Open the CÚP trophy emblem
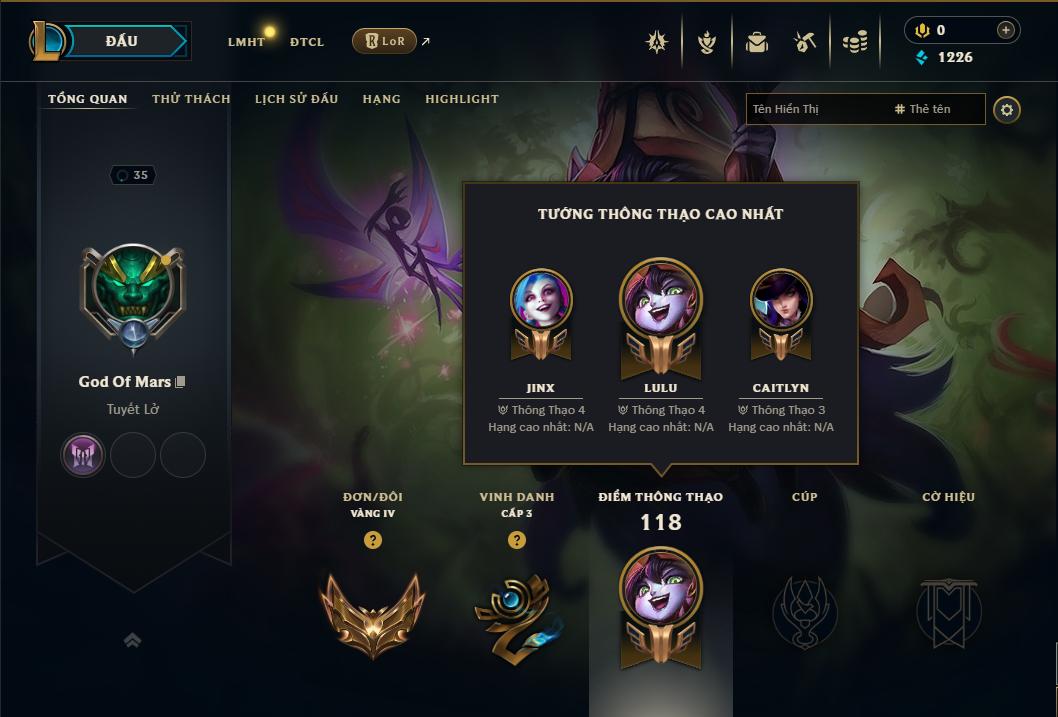The image size is (1058, 717). [804, 612]
